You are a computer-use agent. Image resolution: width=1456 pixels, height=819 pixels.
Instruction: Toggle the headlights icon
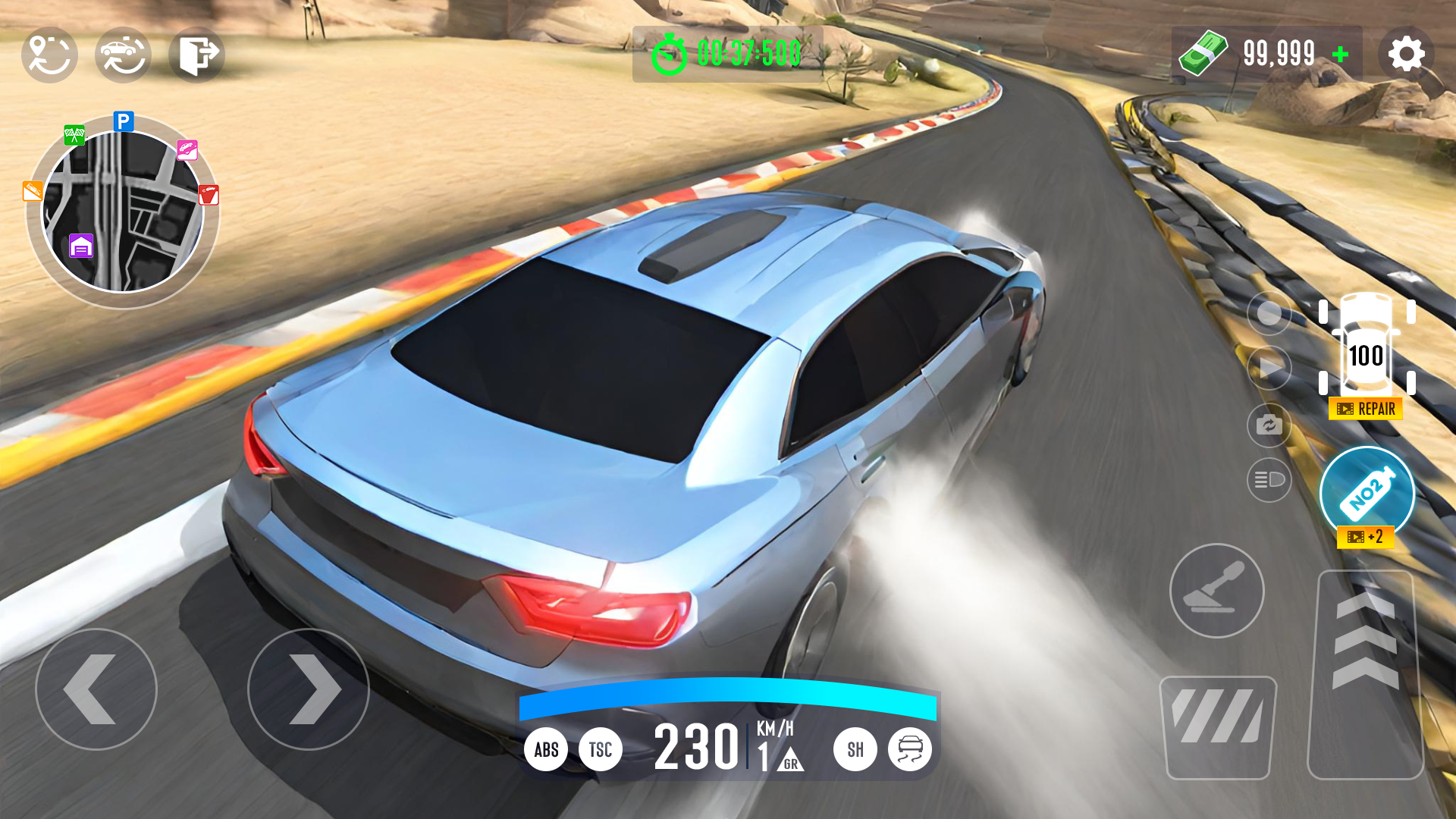click(1269, 481)
